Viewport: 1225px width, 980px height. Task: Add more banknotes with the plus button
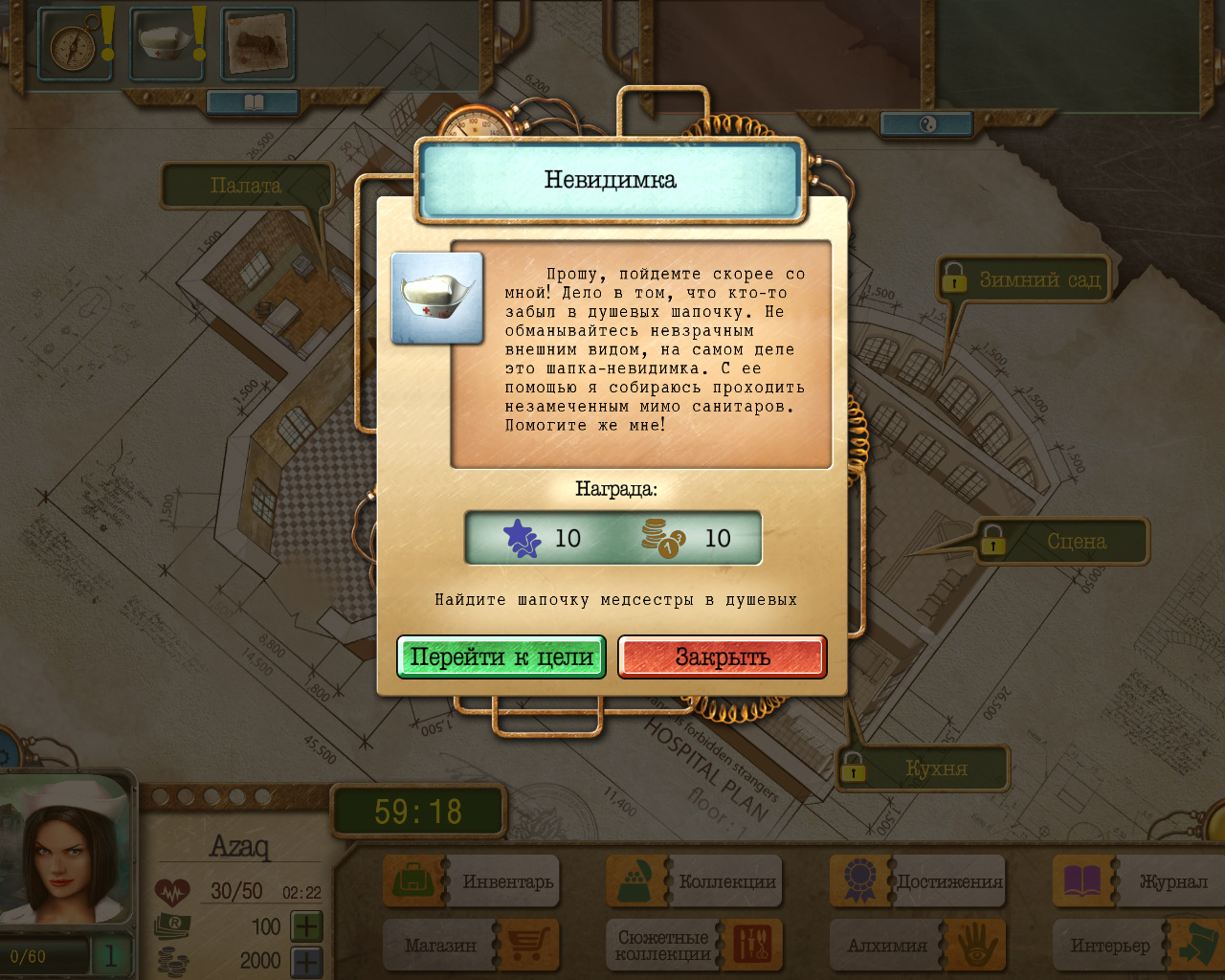tap(306, 926)
